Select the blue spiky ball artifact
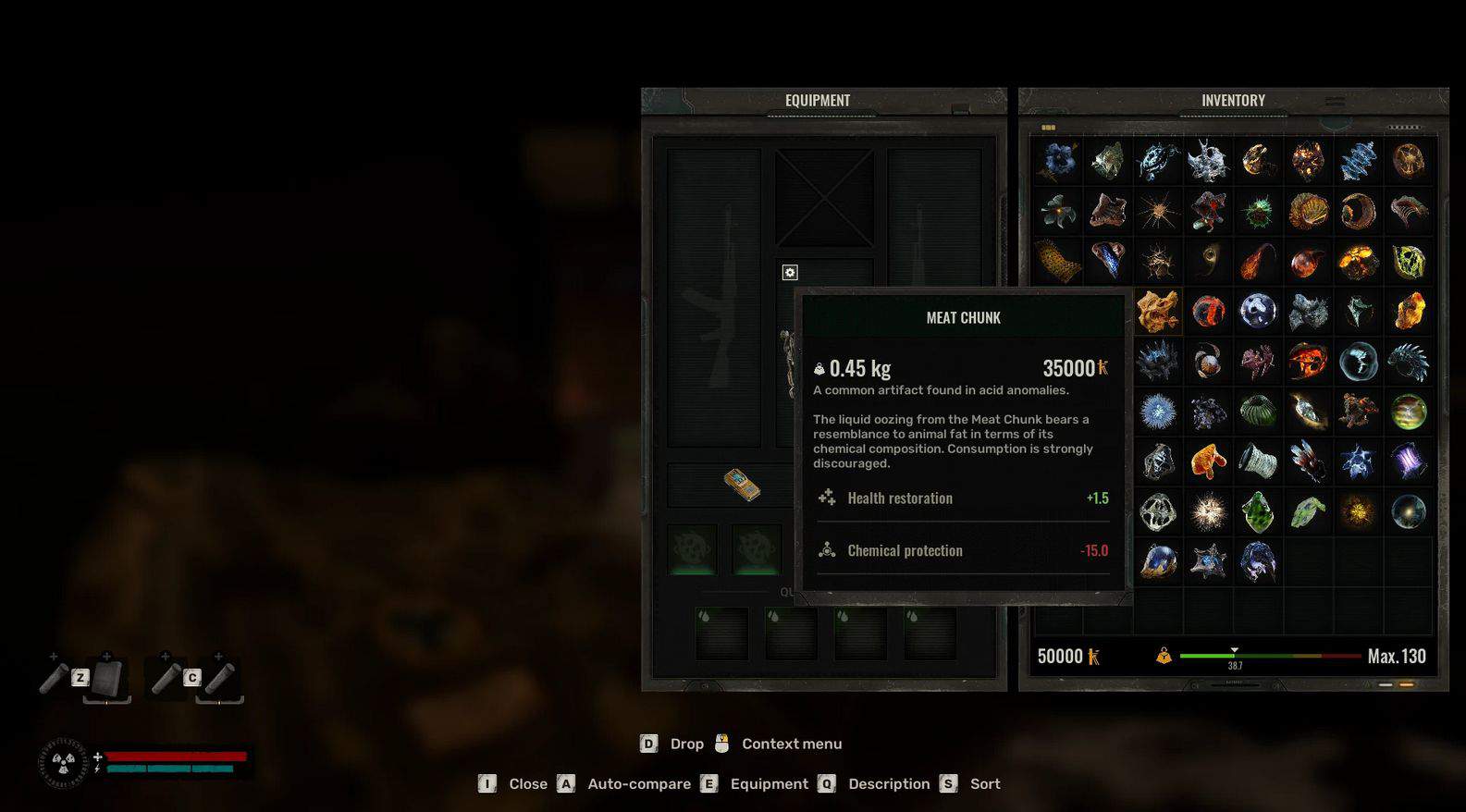 tap(1157, 411)
